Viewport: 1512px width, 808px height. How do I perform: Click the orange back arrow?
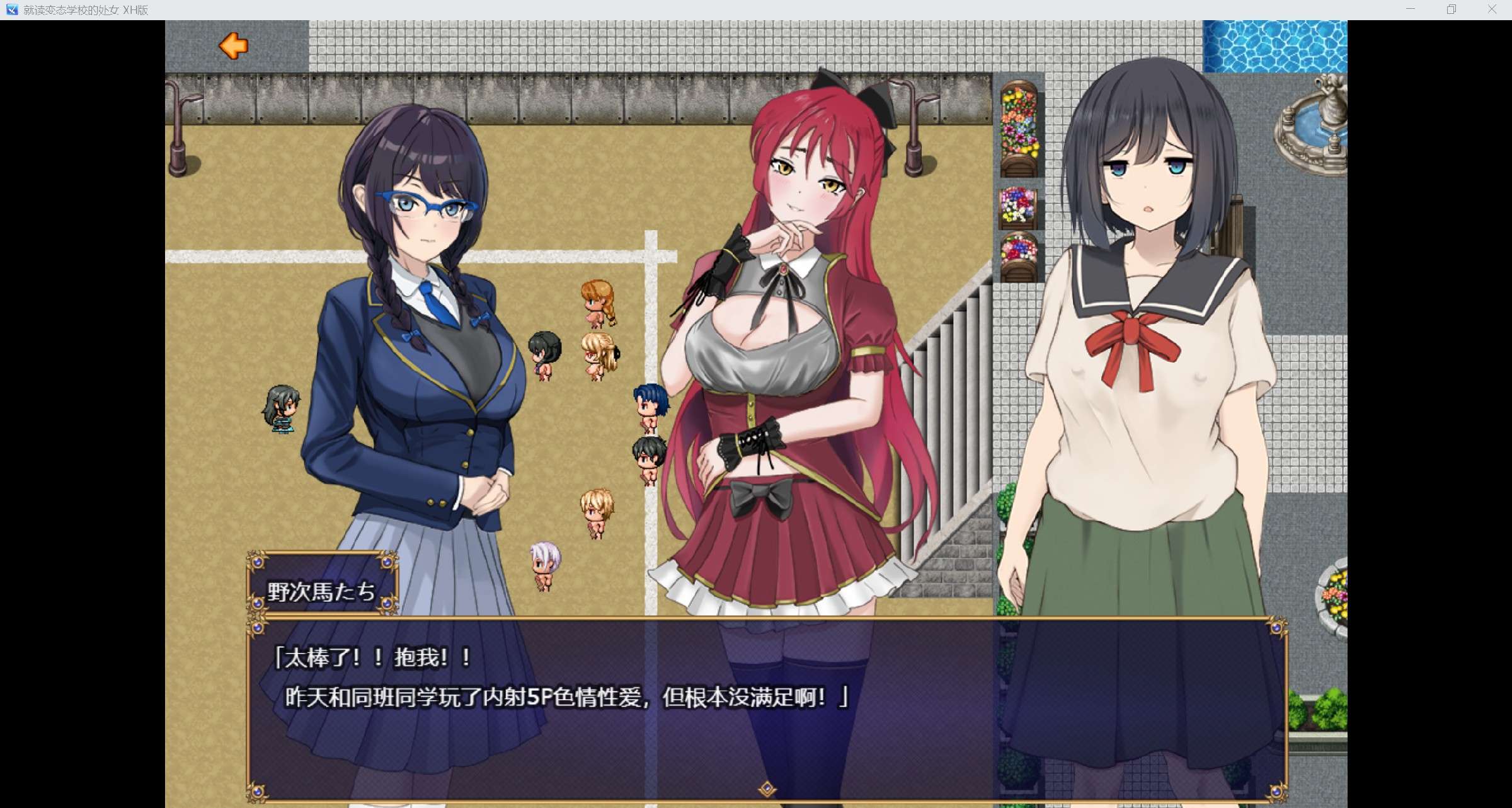point(233,46)
